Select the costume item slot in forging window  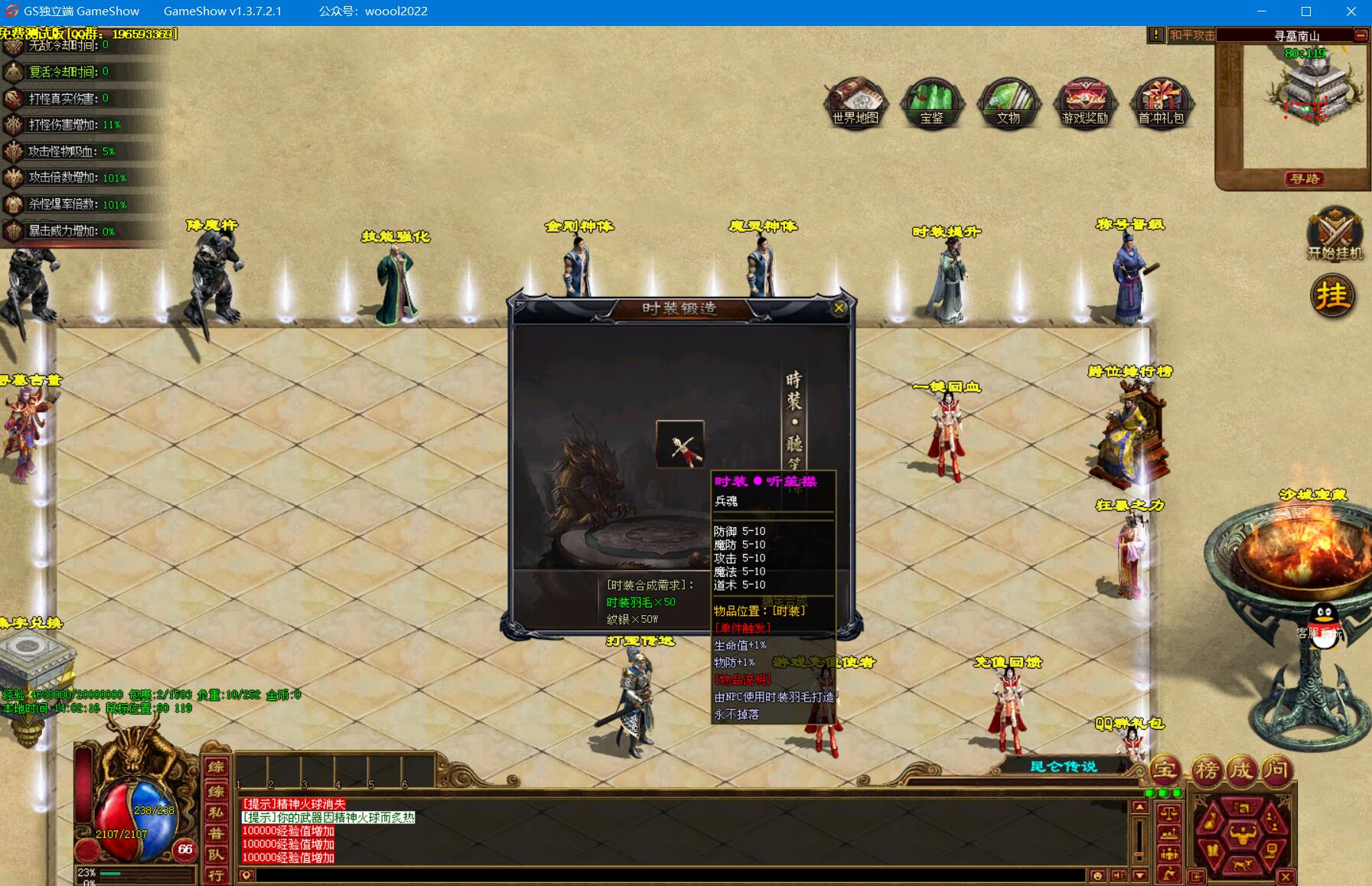(x=679, y=445)
